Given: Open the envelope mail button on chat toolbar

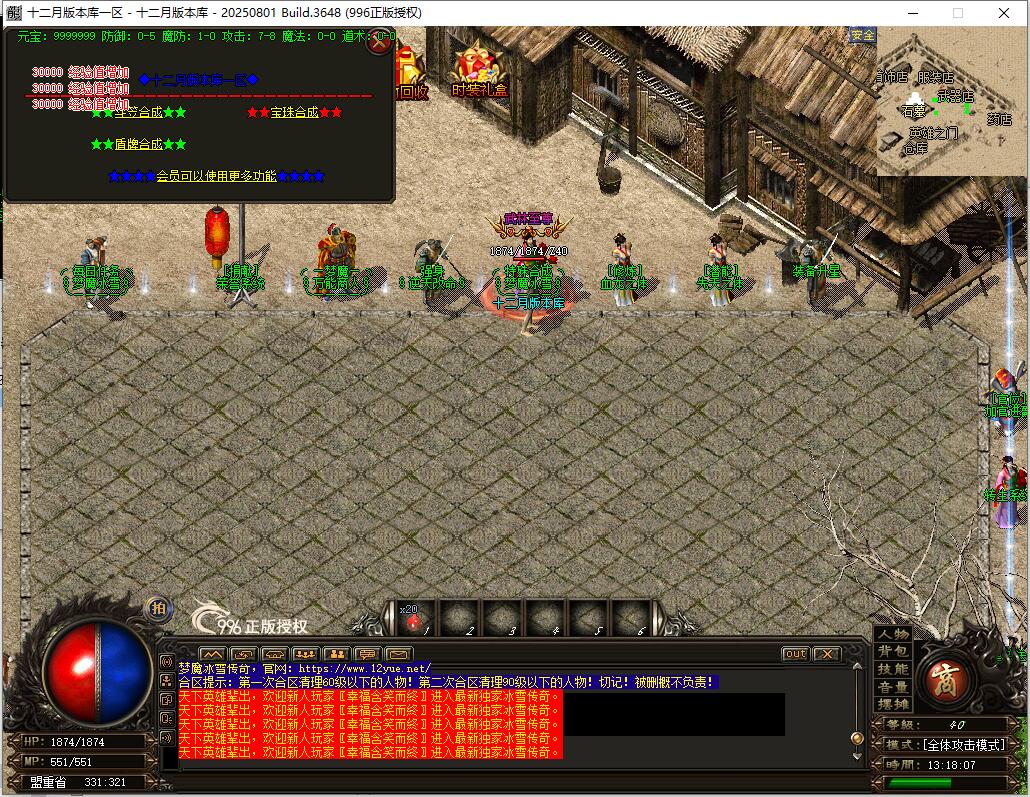Looking at the screenshot, I should pos(398,655).
